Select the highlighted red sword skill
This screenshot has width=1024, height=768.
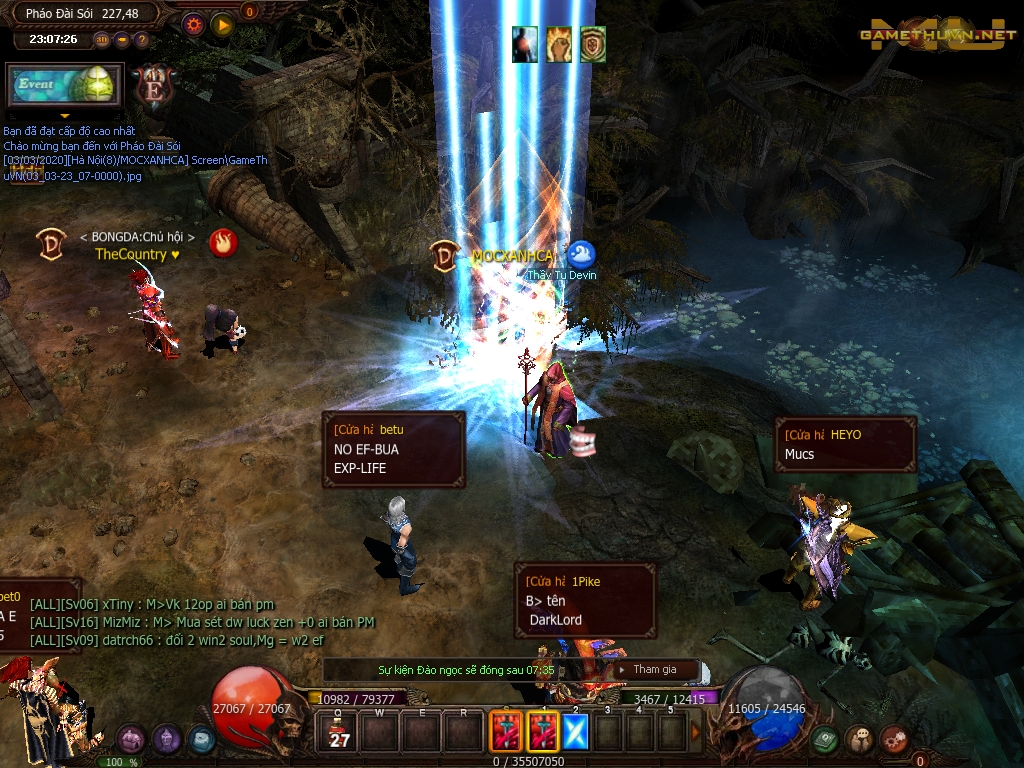point(543,731)
